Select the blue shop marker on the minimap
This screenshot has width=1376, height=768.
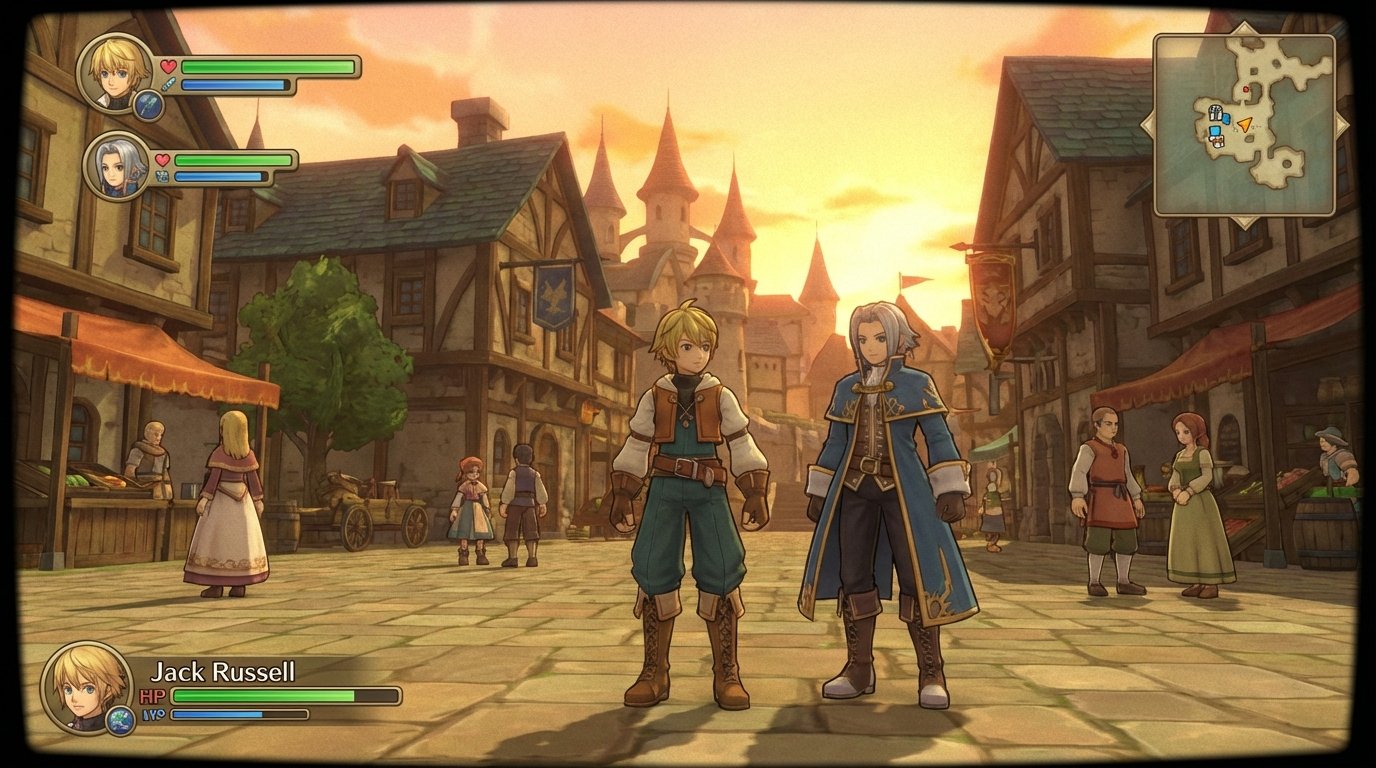click(x=1215, y=129)
